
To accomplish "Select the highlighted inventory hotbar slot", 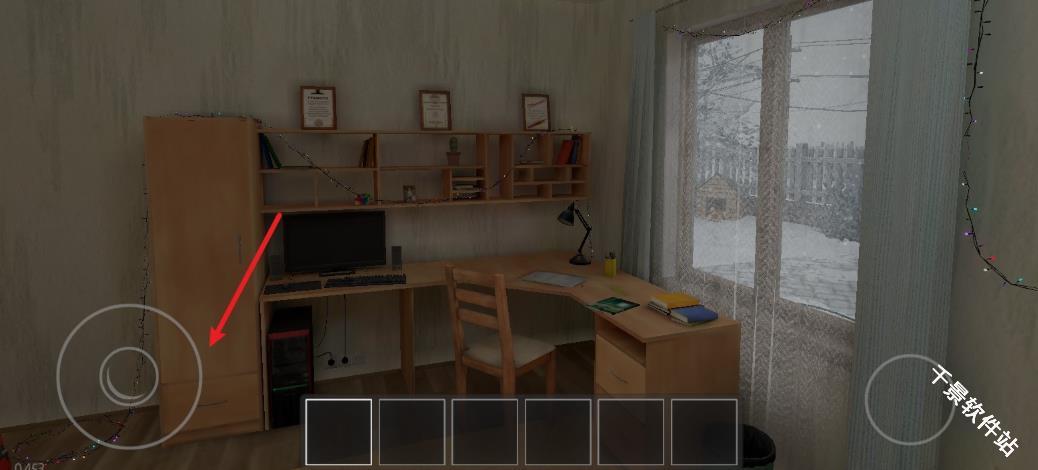I will (x=338, y=432).
